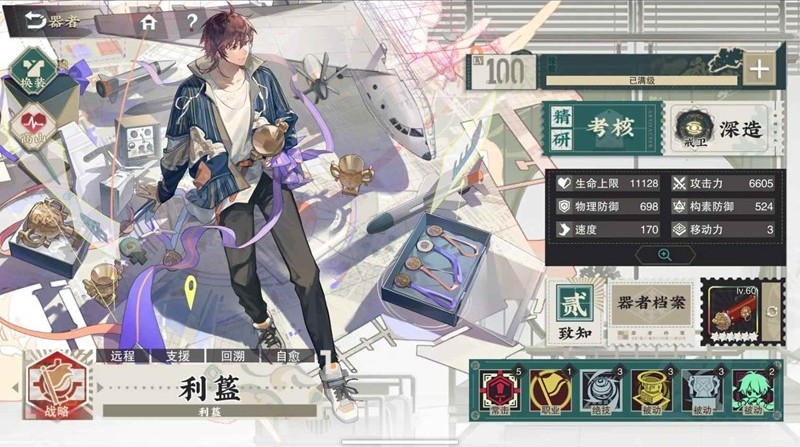800x447 pixels.
Task: Open the question mark help
Action: 191,20
